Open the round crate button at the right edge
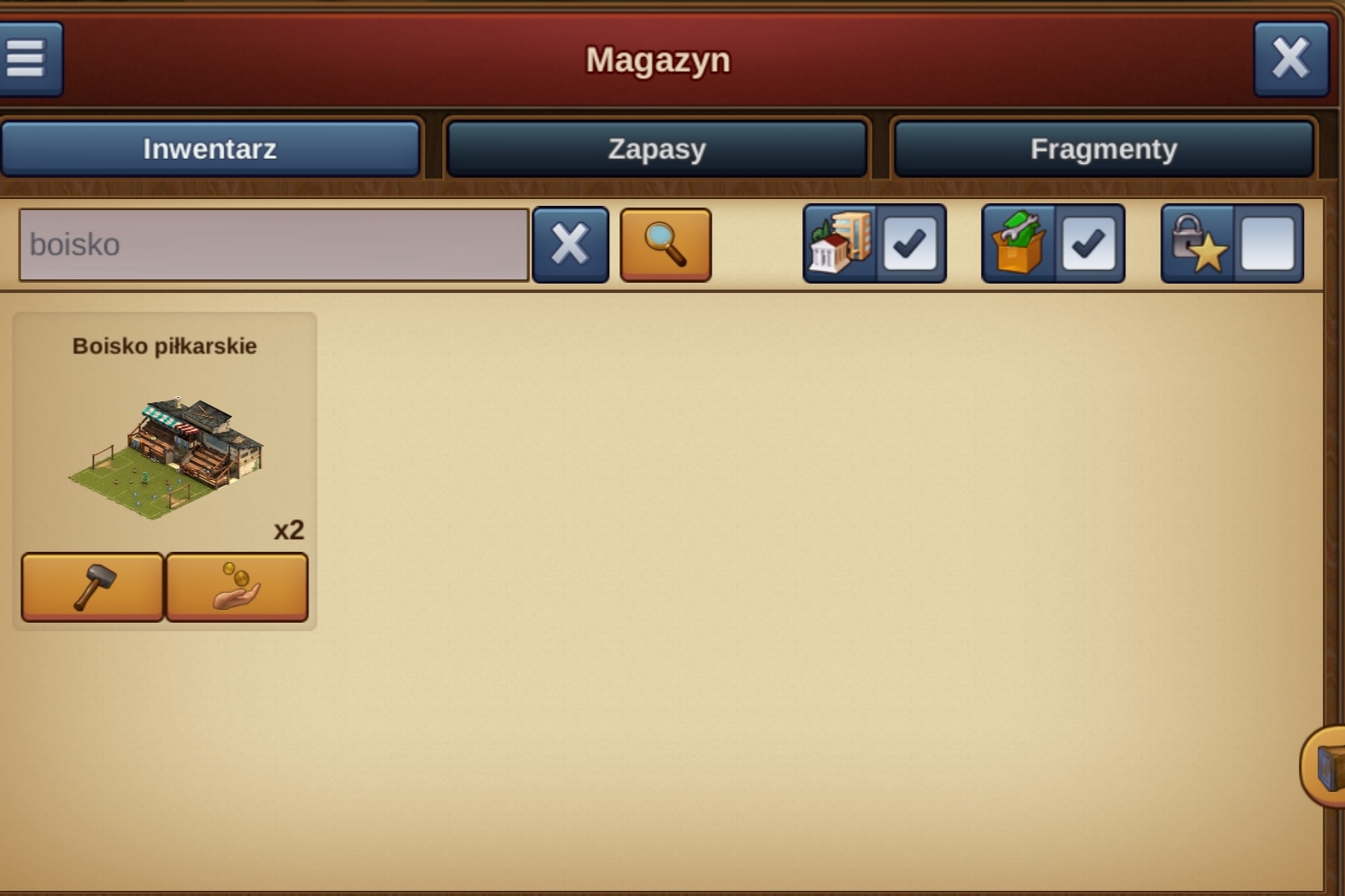Image resolution: width=1345 pixels, height=896 pixels. click(x=1326, y=766)
